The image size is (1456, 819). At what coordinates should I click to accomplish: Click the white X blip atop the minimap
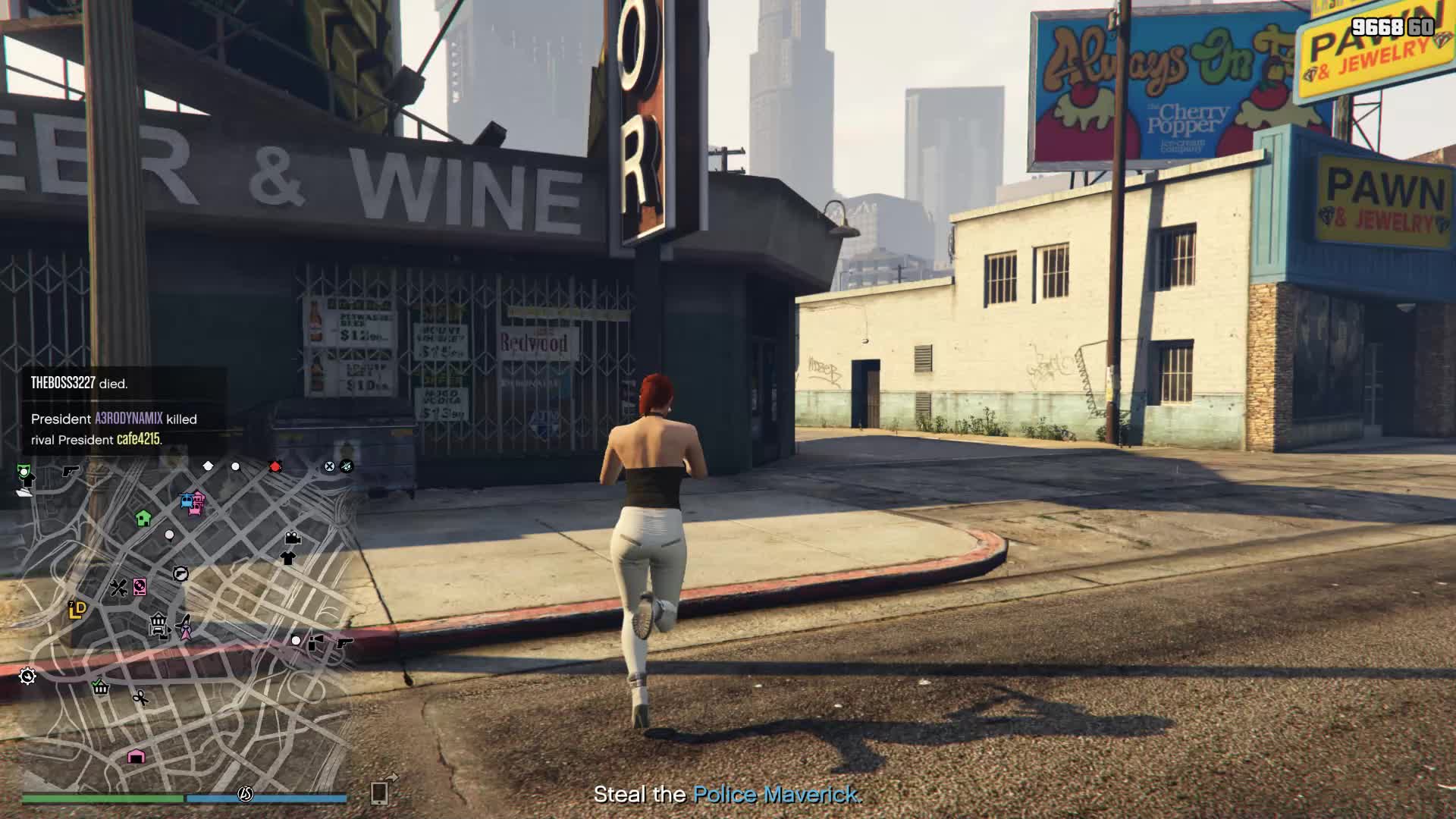[329, 466]
